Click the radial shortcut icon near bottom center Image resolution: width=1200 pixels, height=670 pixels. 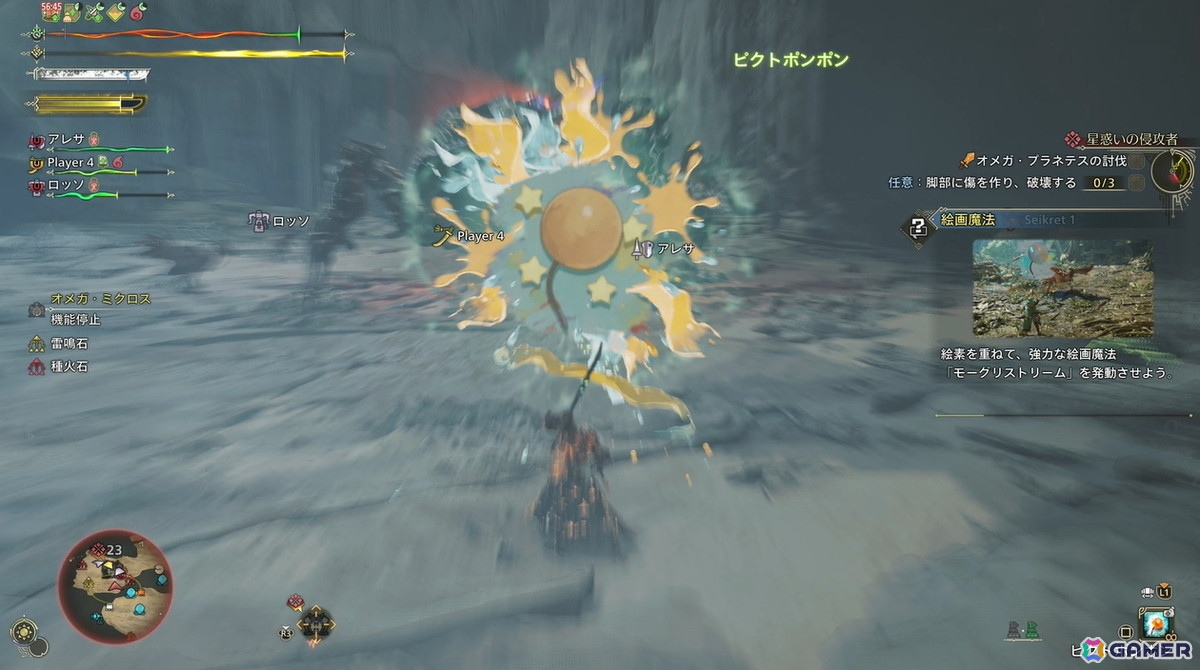click(x=316, y=623)
